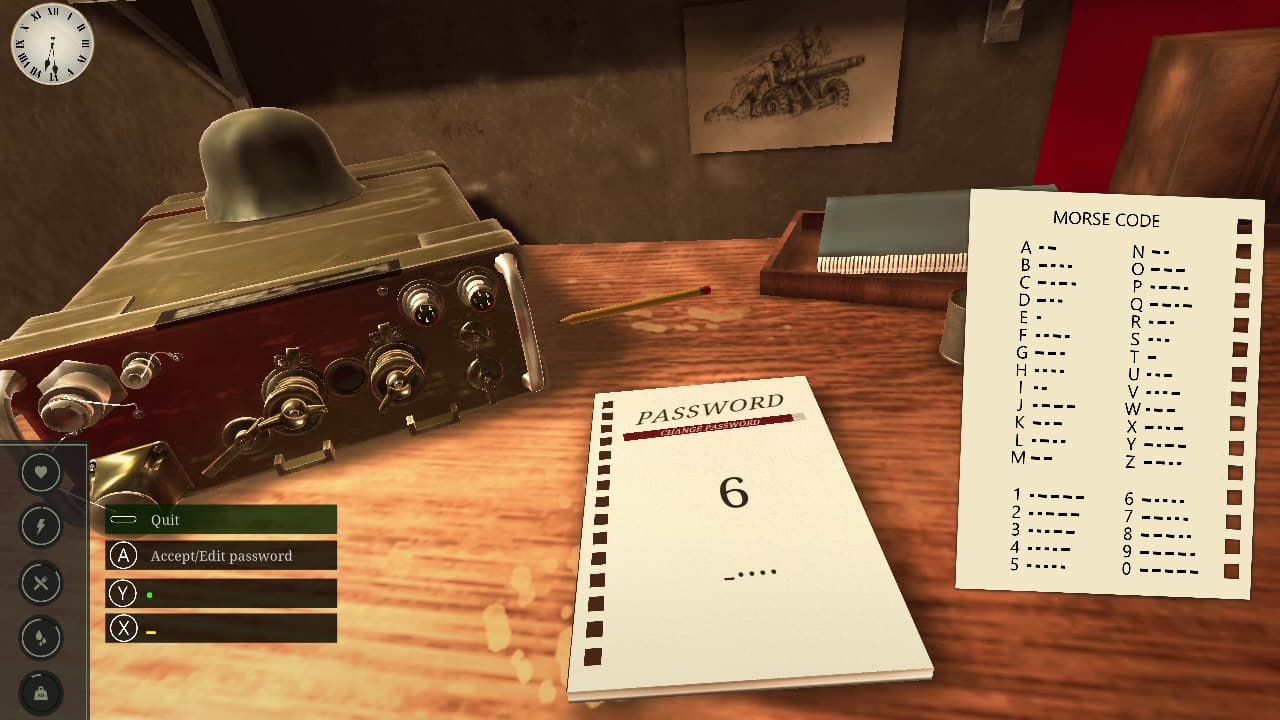Click the lightning bolt energy icon
The width and height of the screenshot is (1280, 720).
click(41, 526)
